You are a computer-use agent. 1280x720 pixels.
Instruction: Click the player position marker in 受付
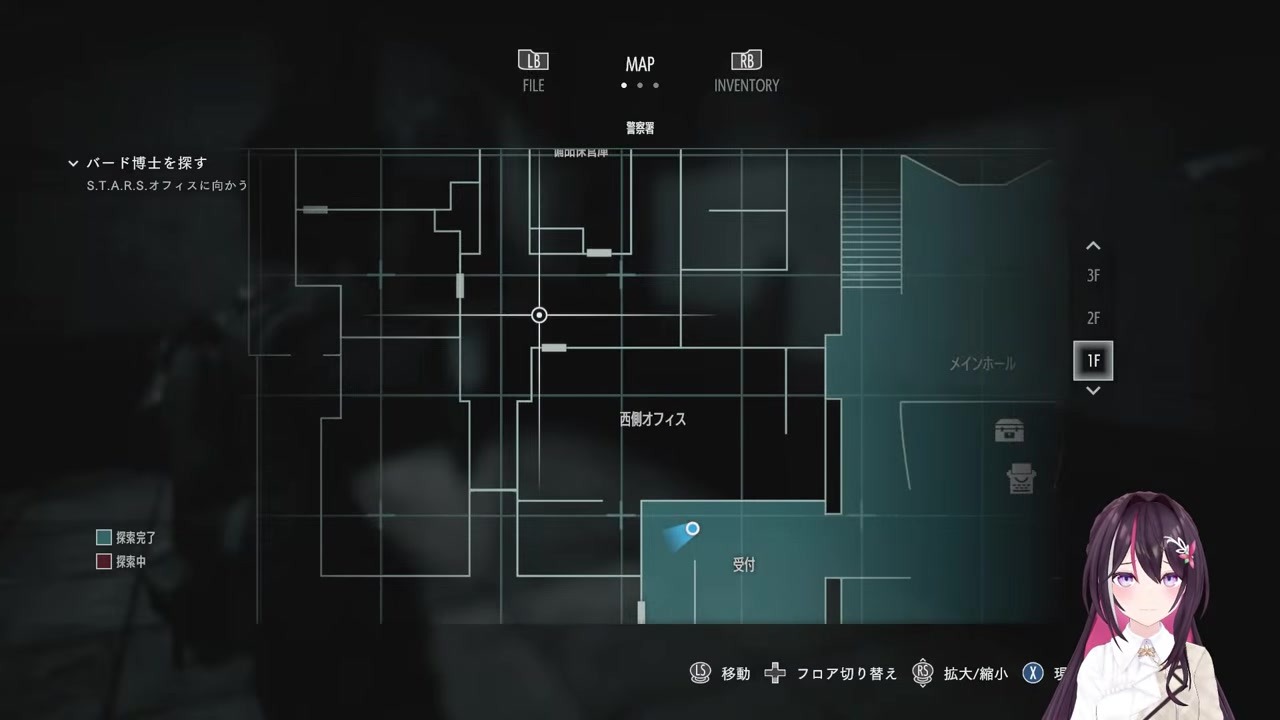click(692, 529)
